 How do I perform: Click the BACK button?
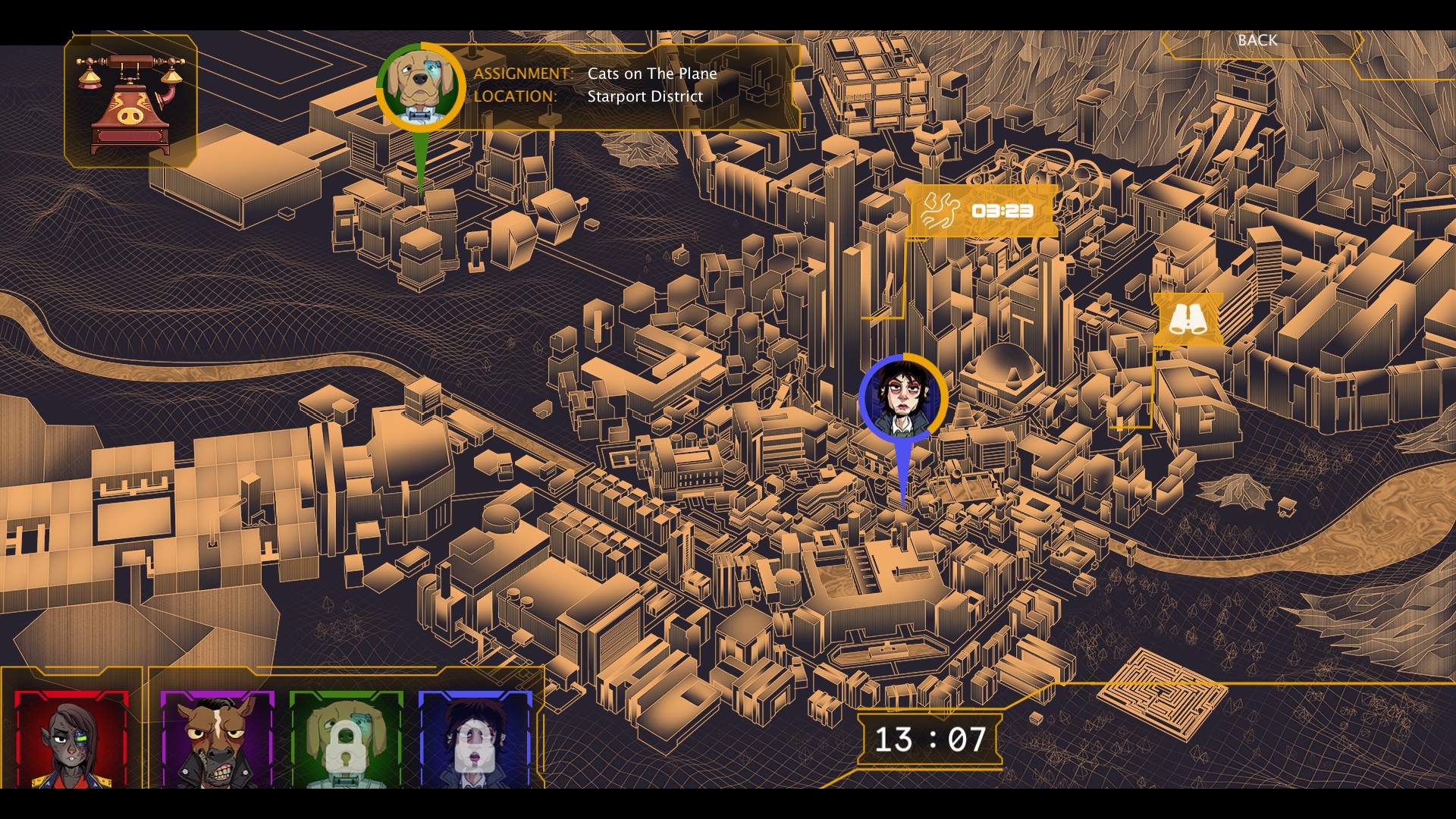click(x=1257, y=41)
